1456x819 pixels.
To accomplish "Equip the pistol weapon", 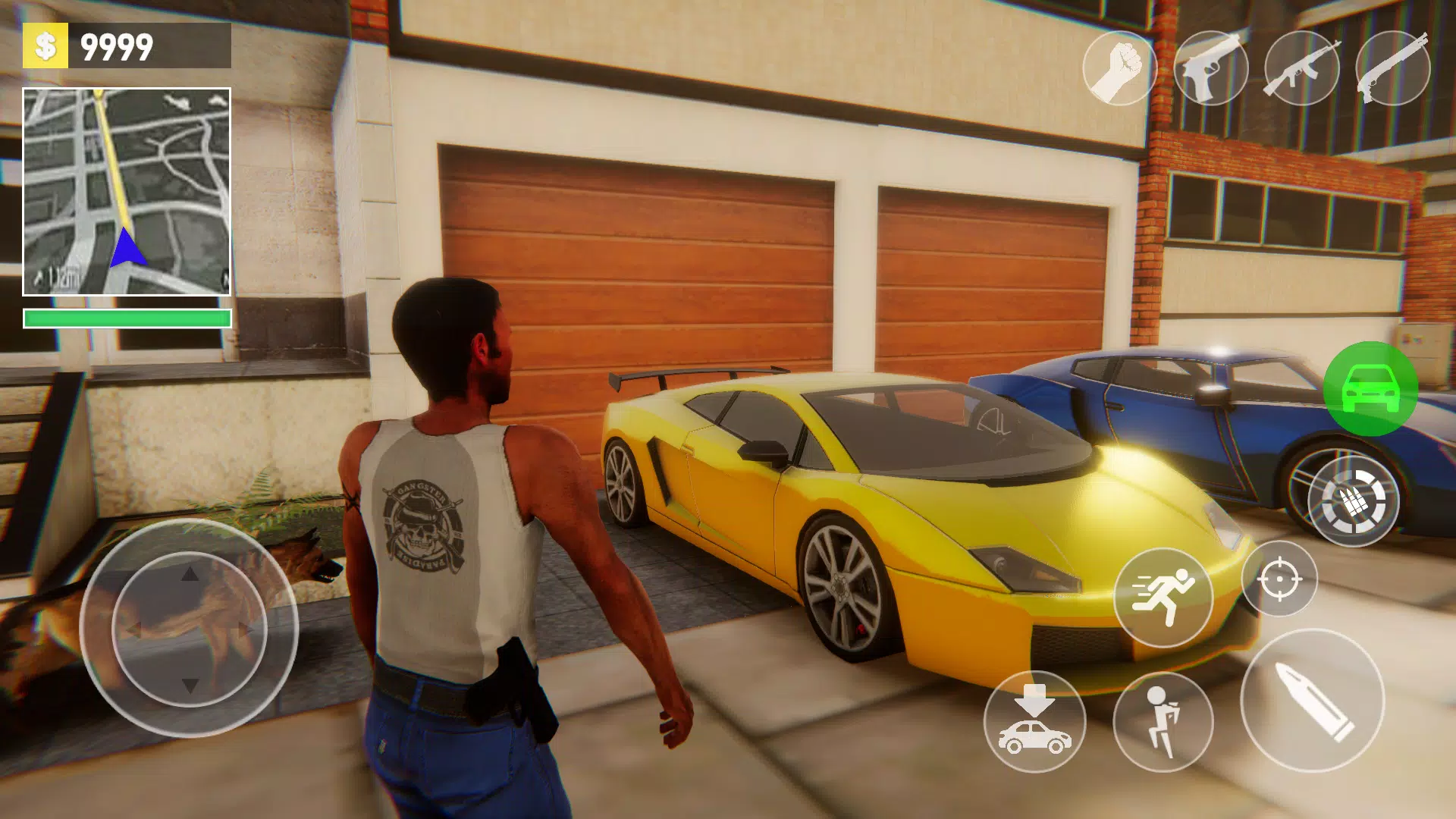I will pos(1210,68).
